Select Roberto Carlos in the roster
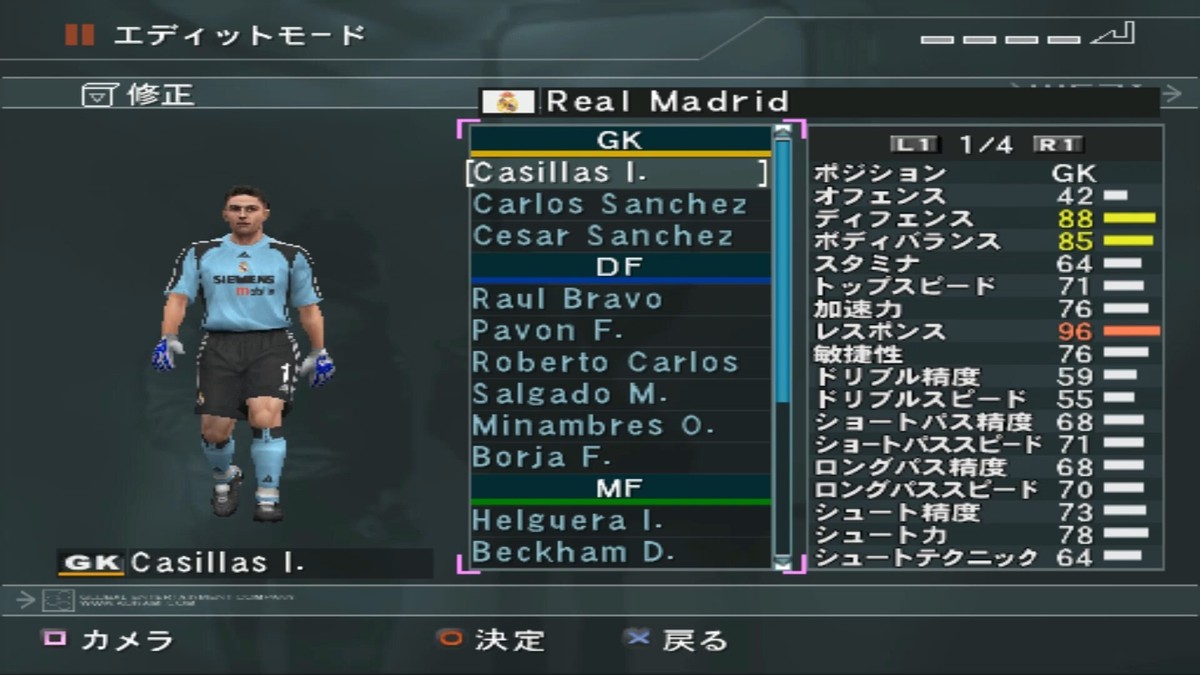This screenshot has height=675, width=1200. [x=605, y=362]
